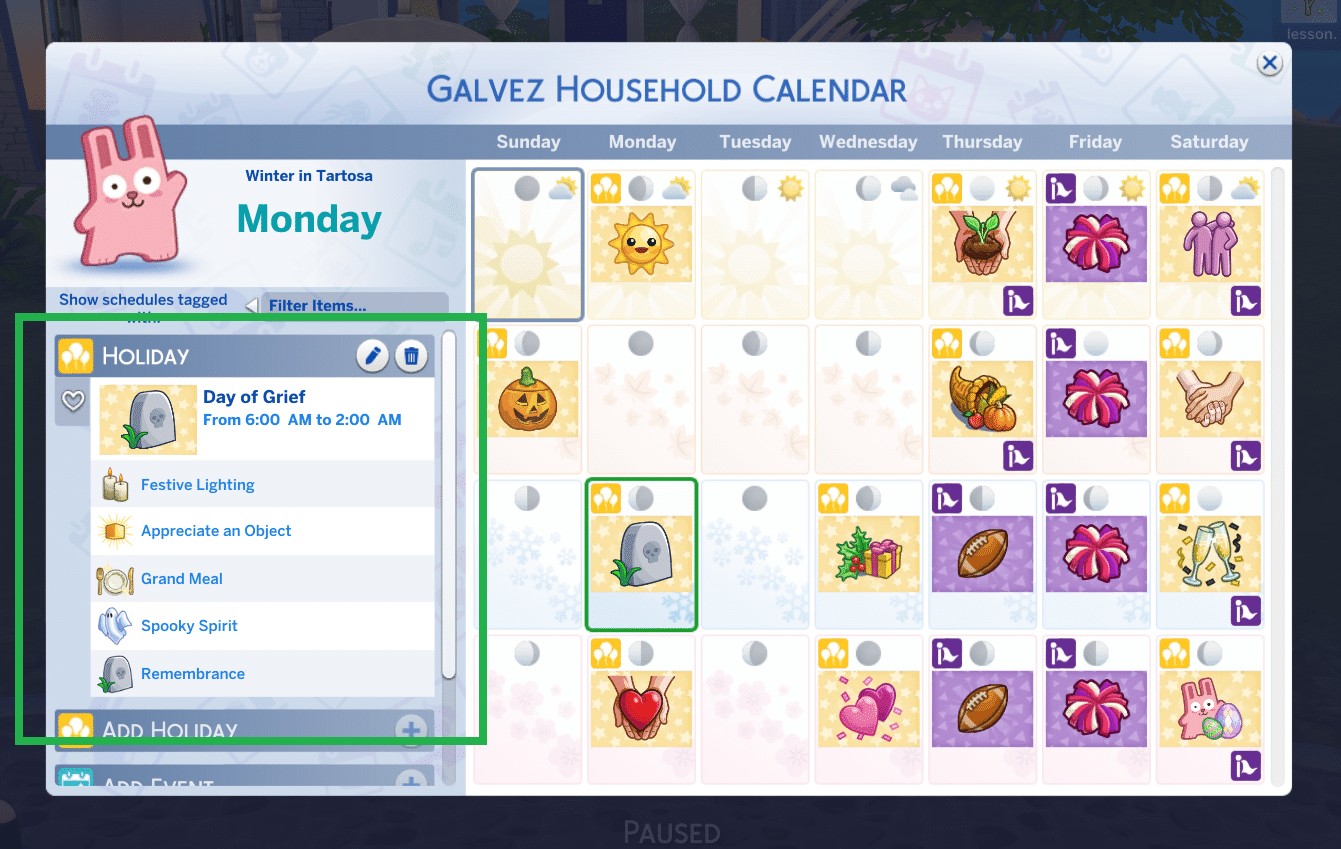1341x849 pixels.
Task: Collapse panel using chevron beside Filter Items
Action: (x=251, y=304)
